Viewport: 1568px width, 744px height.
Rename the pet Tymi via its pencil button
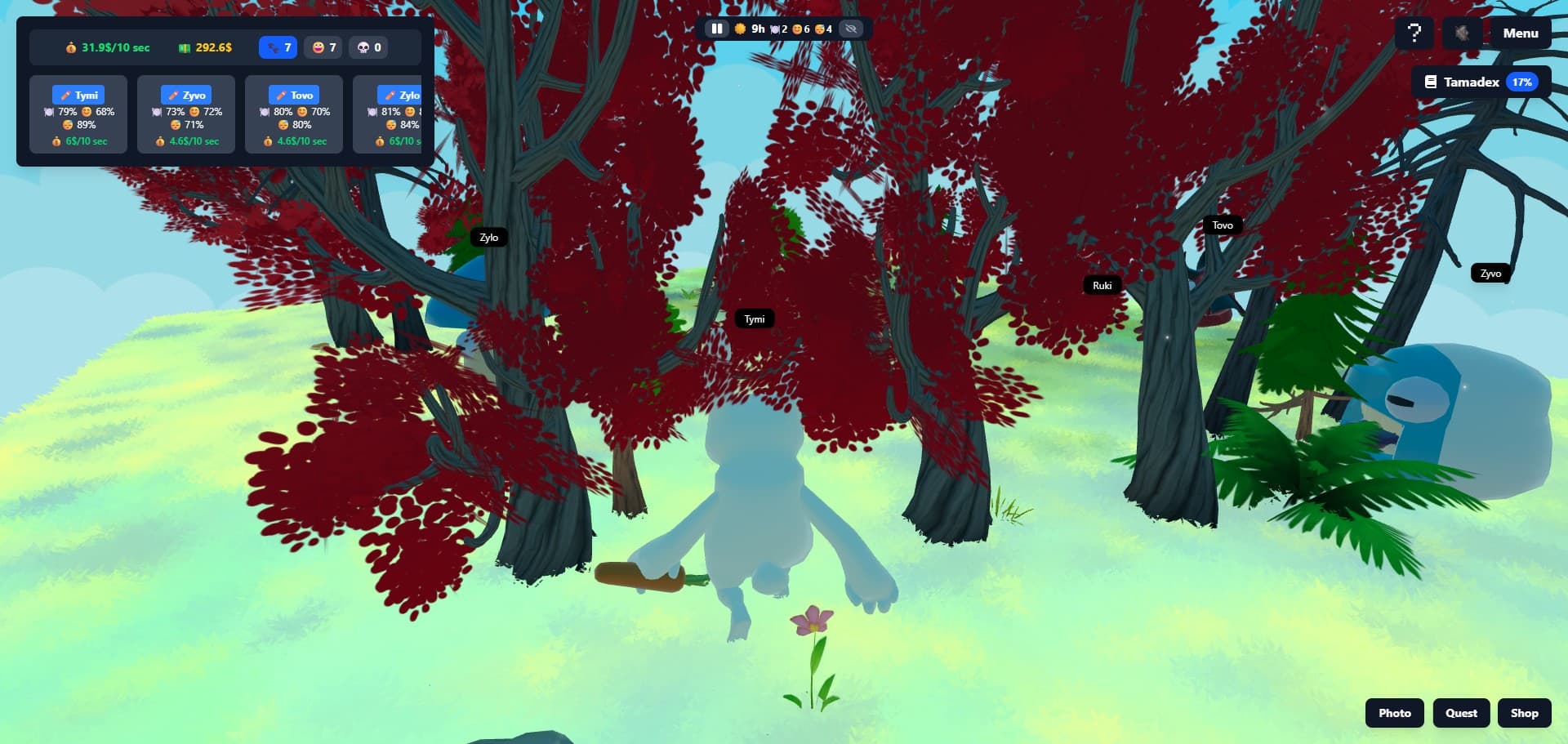coord(78,95)
